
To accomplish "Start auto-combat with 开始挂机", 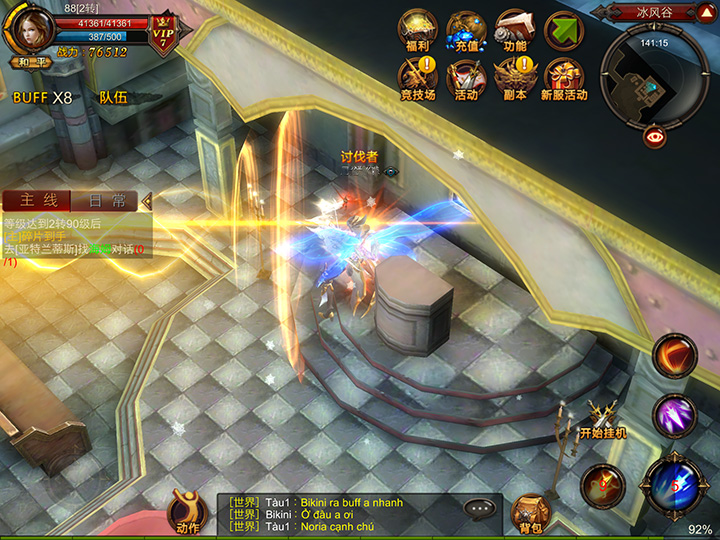I will [602, 420].
